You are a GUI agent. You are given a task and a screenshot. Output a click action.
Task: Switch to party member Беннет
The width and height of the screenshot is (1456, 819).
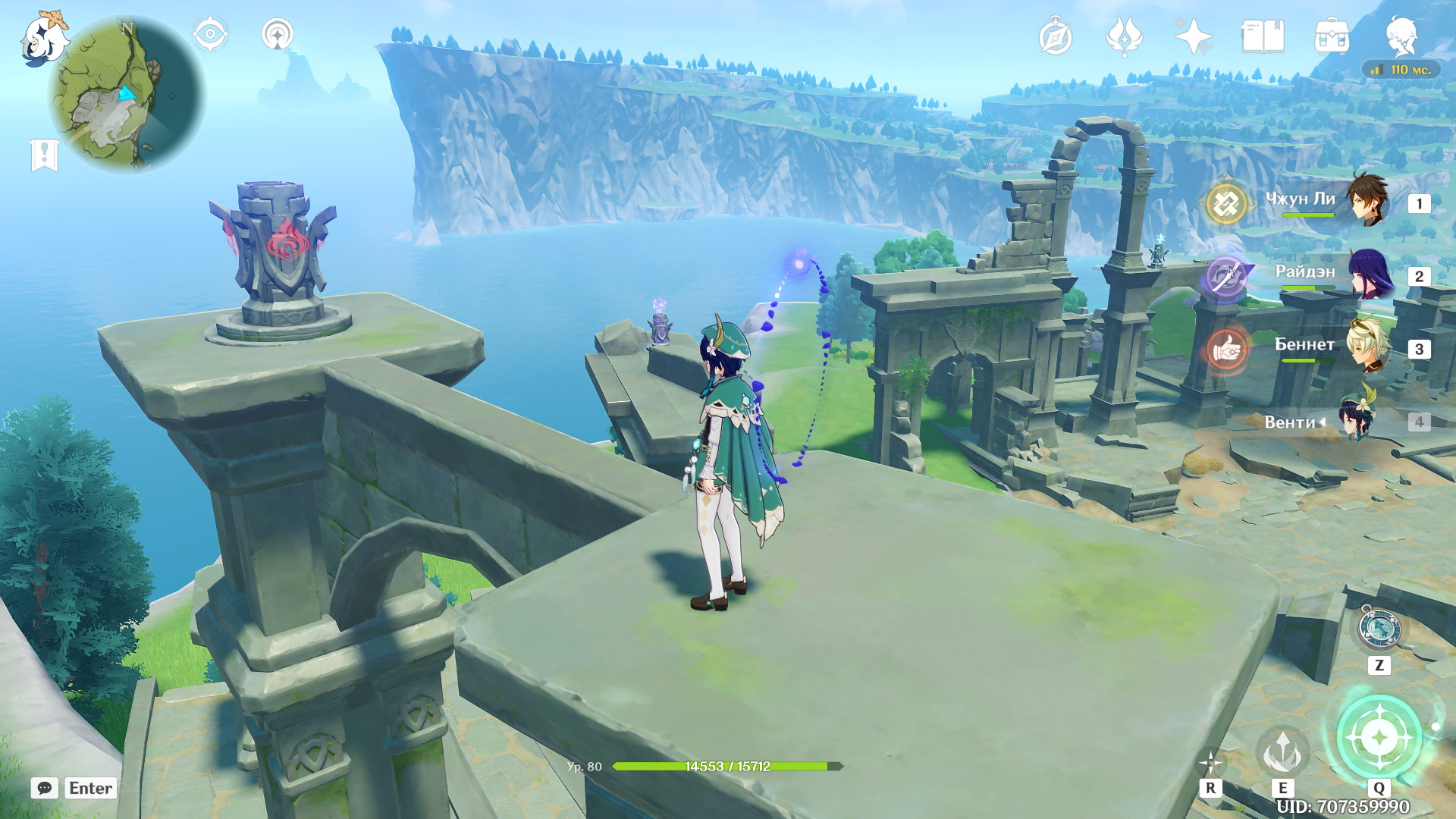(1367, 347)
